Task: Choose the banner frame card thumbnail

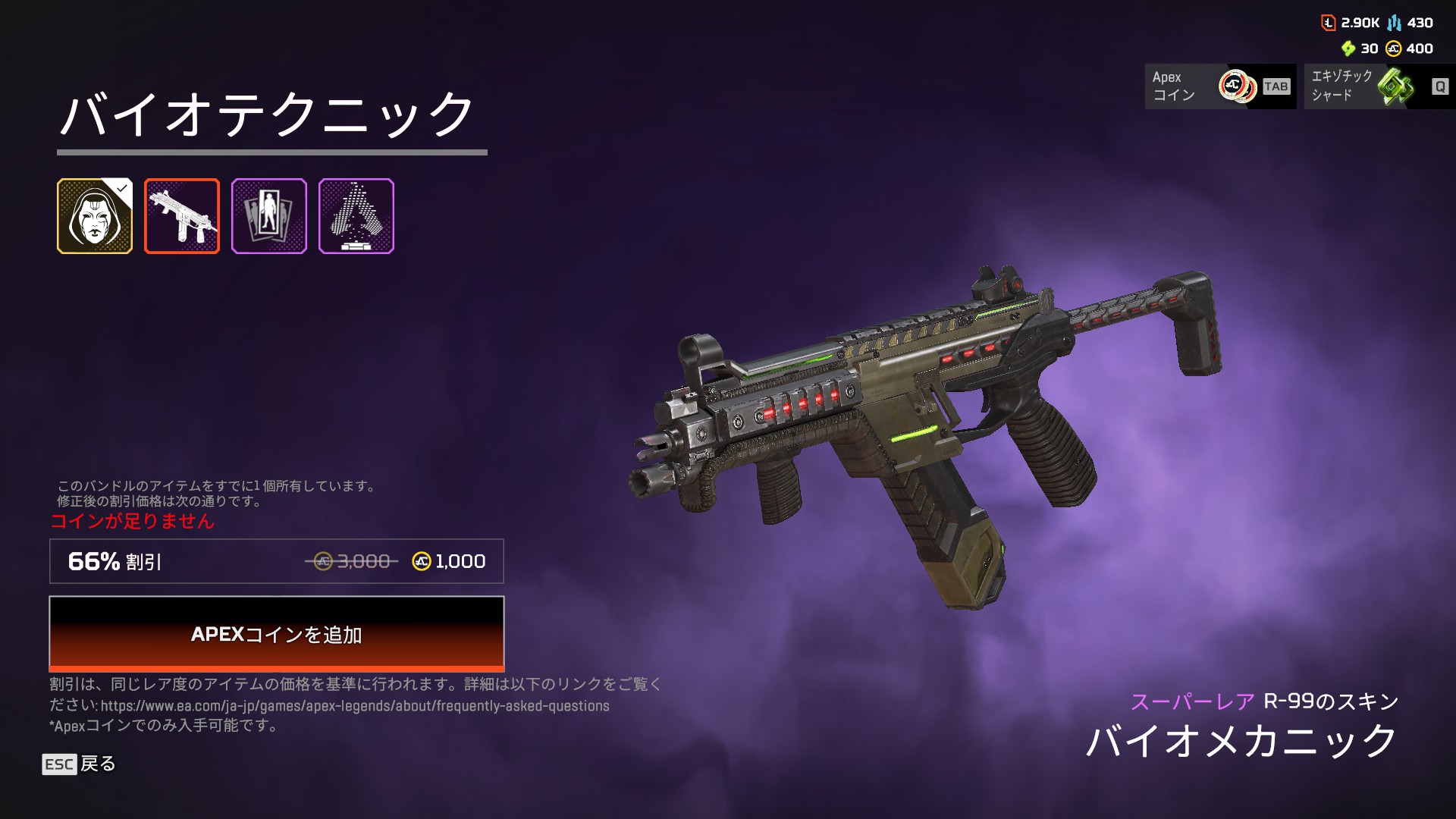Action: pyautogui.click(x=269, y=216)
